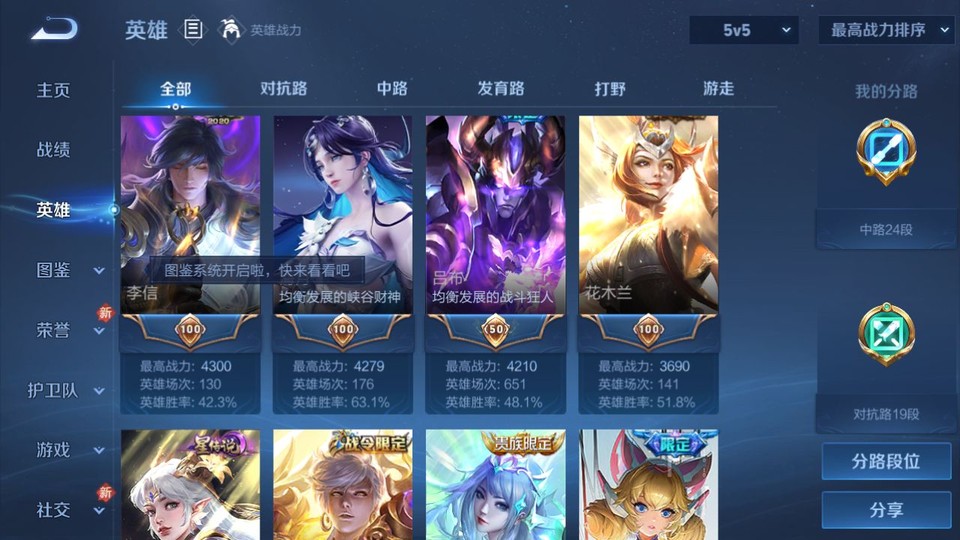Expand the 社交 sidebar section

(x=68, y=510)
